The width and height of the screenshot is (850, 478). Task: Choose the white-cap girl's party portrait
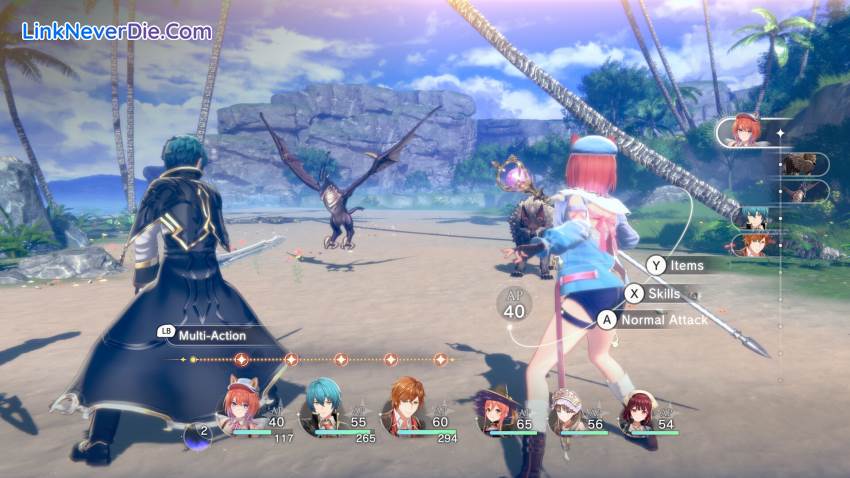click(x=569, y=410)
